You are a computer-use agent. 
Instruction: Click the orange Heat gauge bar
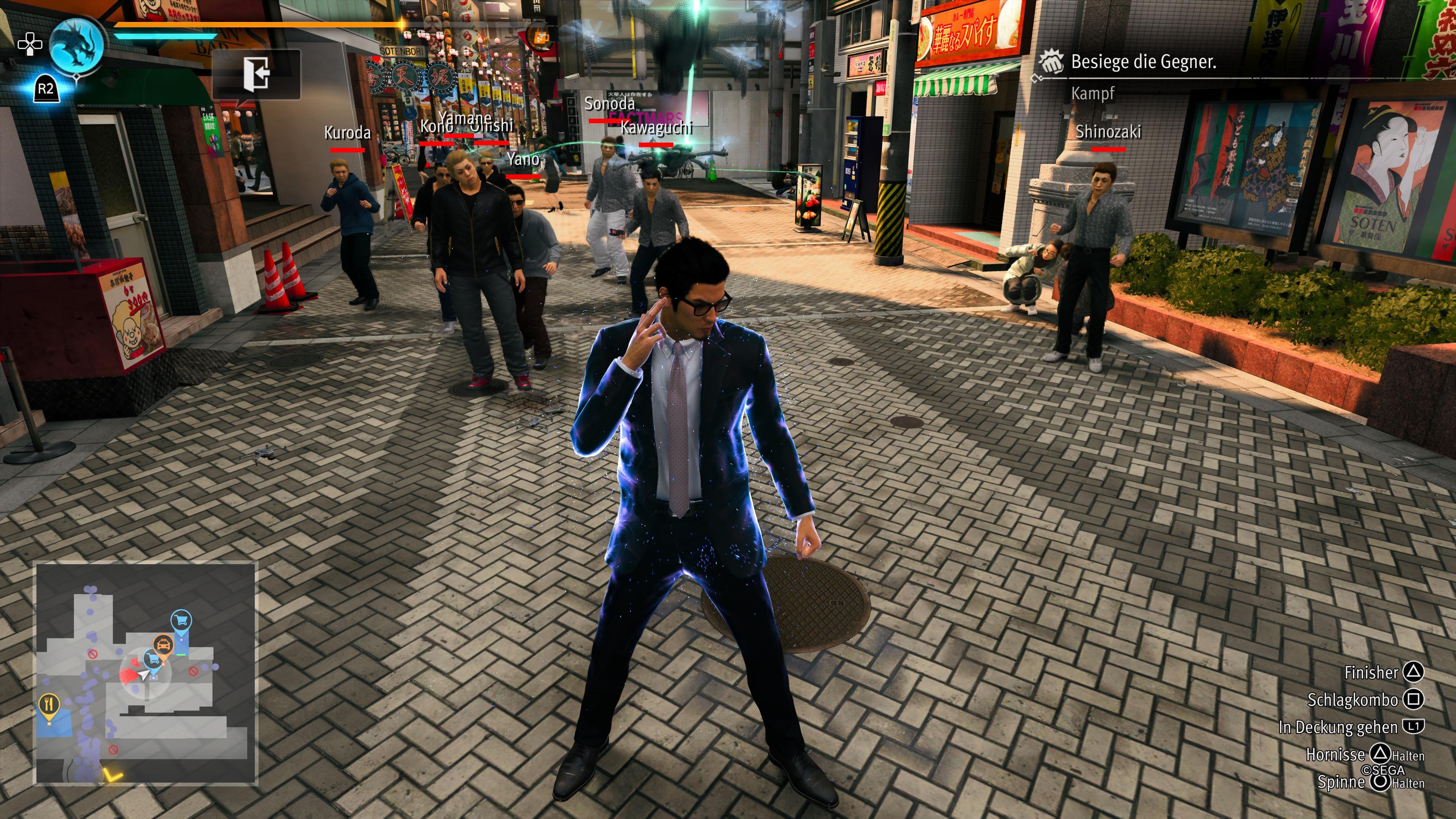click(x=254, y=25)
